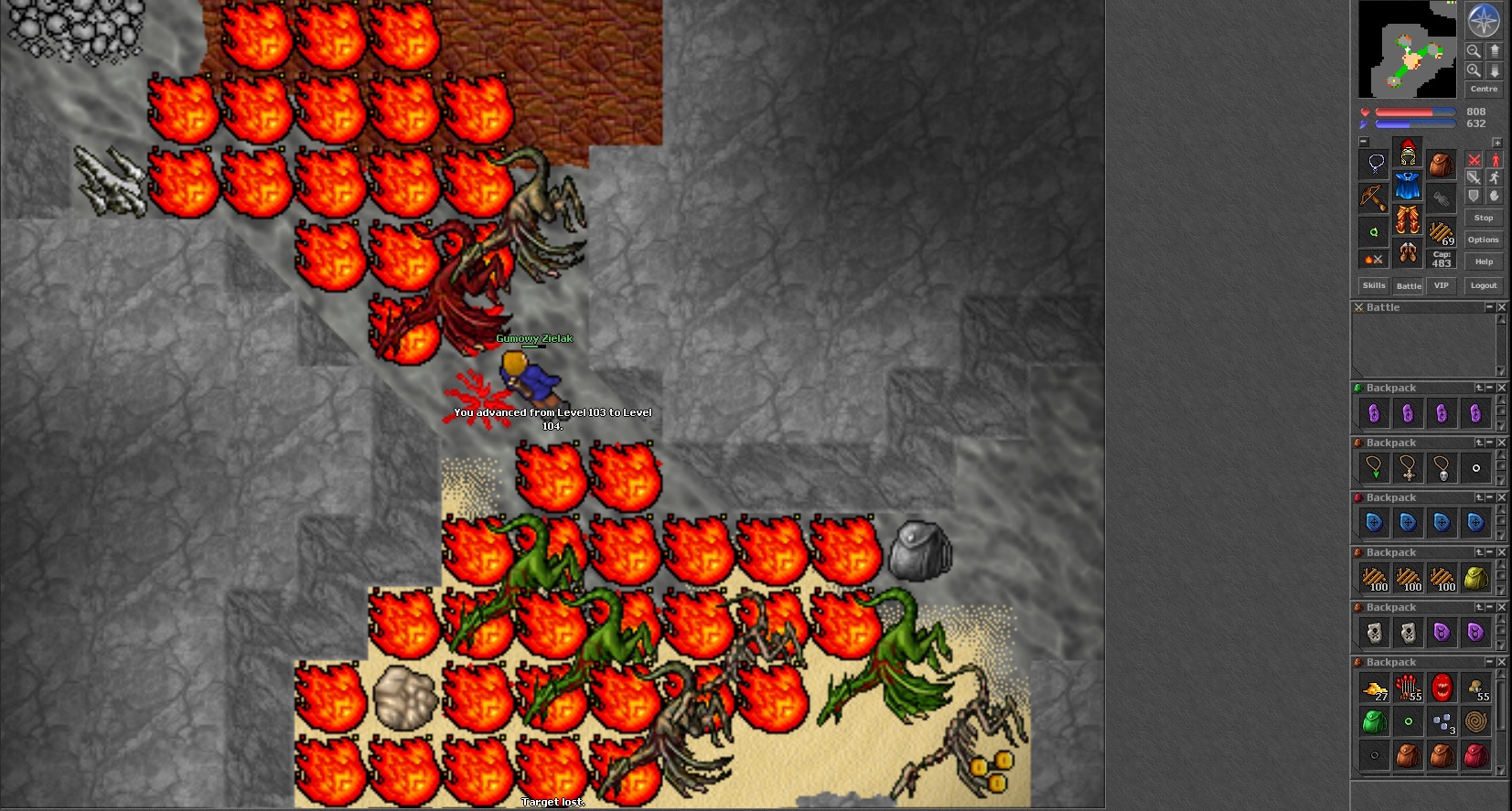1512x811 pixels.
Task: Click the Stop button
Action: (x=1484, y=218)
